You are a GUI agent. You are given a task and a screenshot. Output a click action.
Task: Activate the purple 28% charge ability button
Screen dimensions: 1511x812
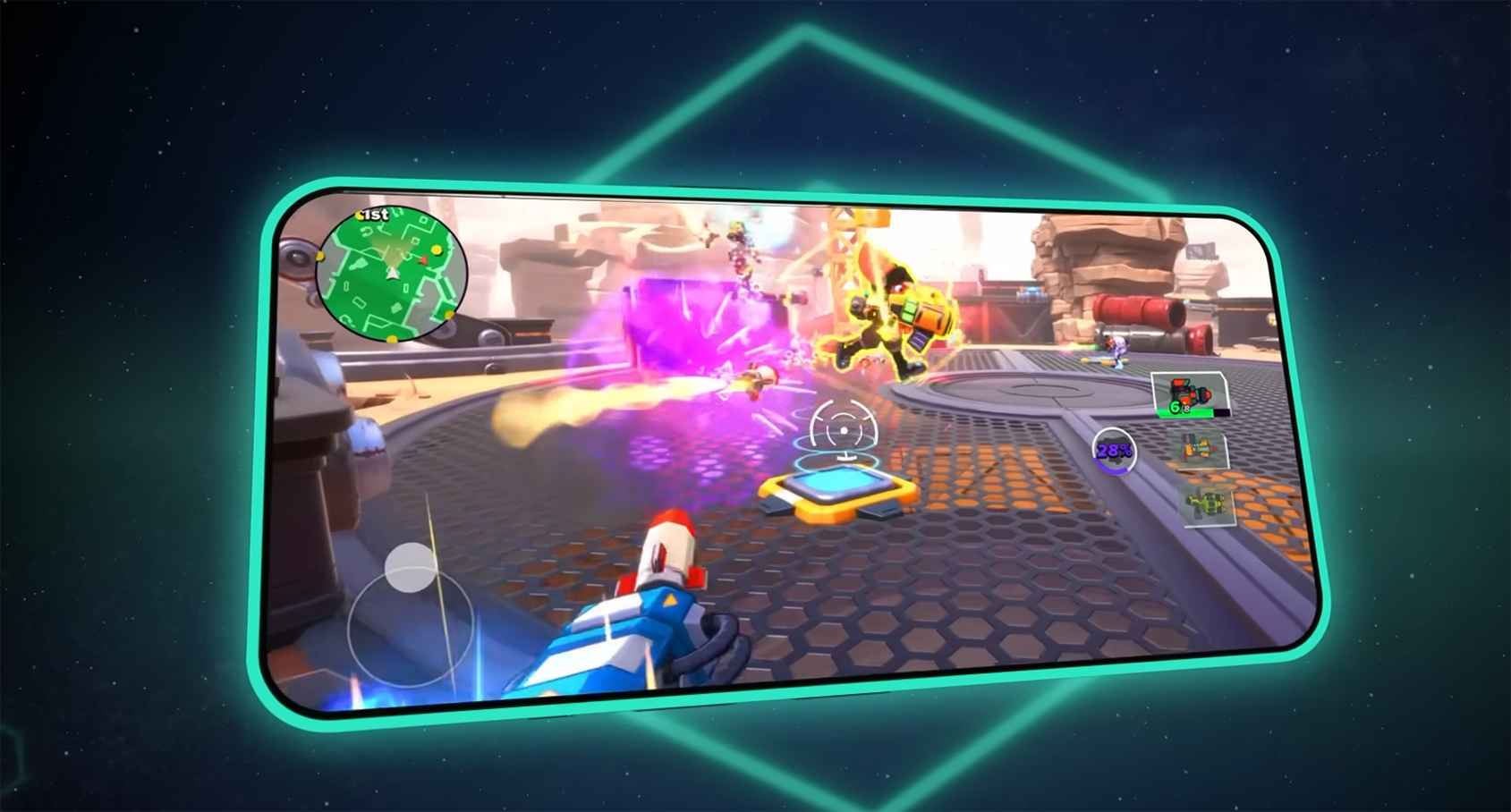tap(1114, 451)
